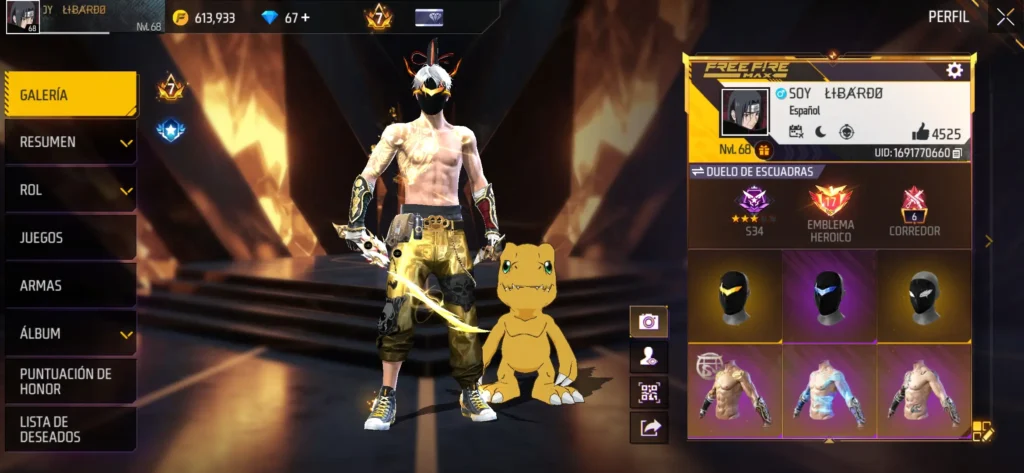Show the Armas tab

coord(70,286)
